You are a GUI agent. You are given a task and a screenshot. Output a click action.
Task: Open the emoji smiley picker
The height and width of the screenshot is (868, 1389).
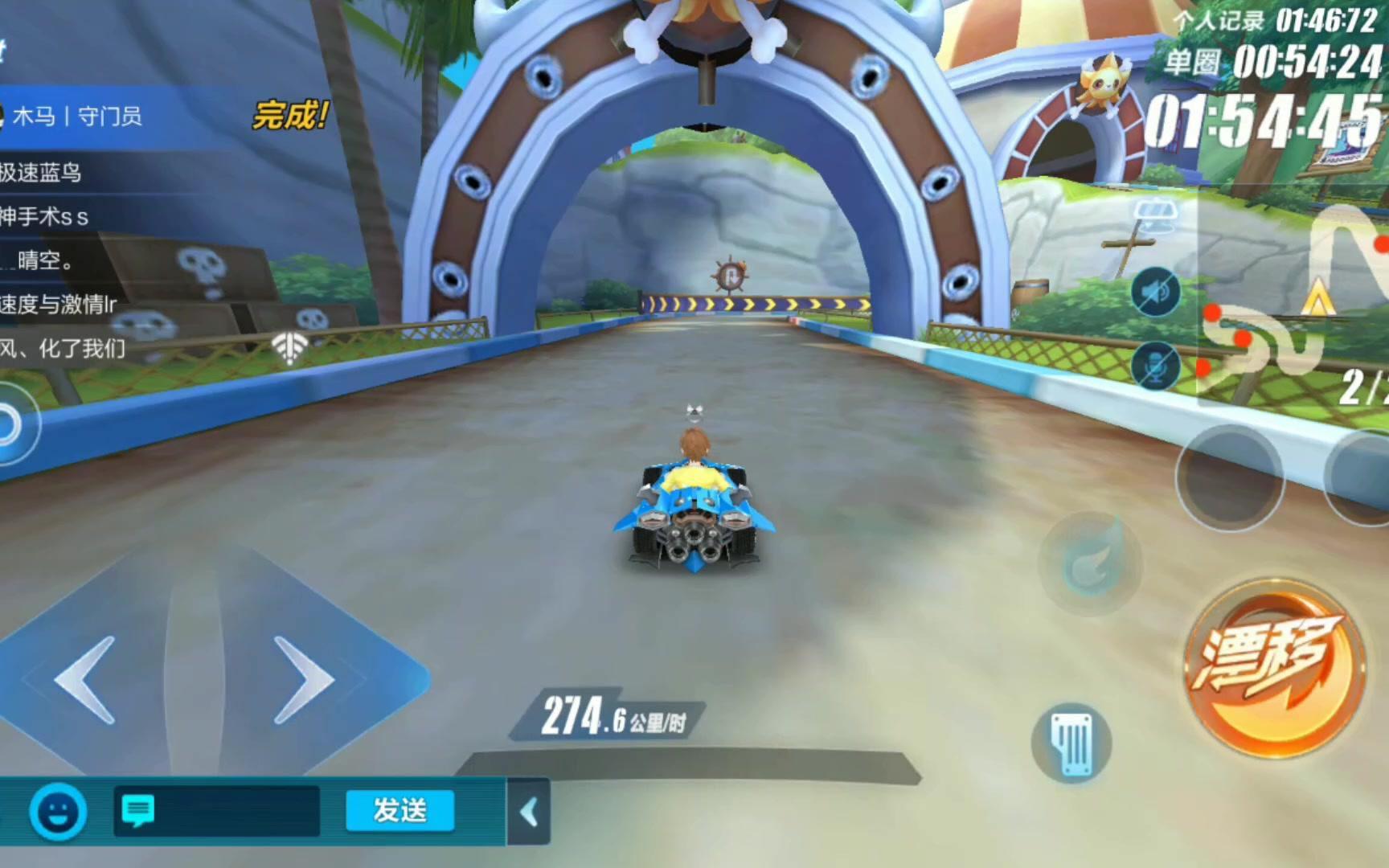[59, 812]
